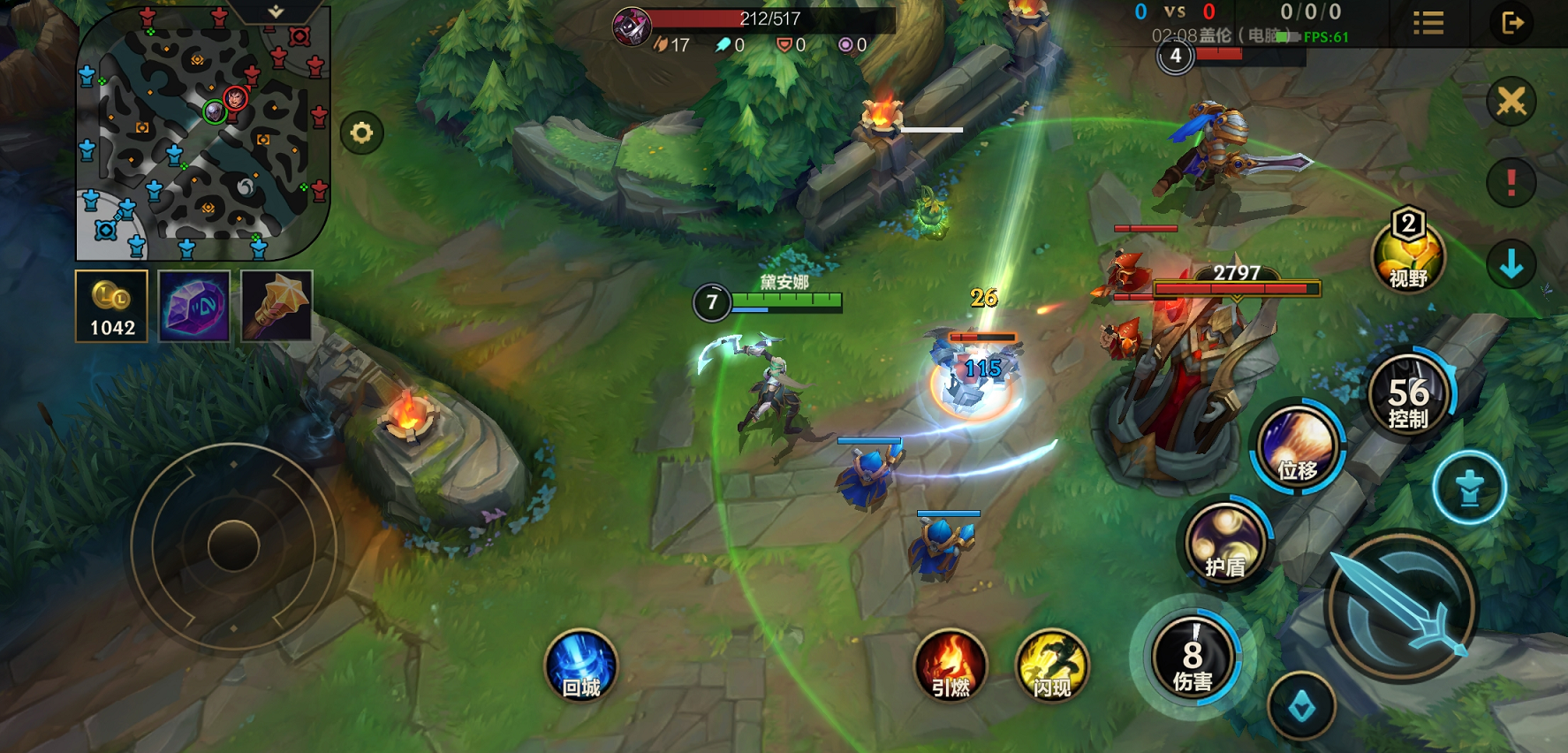Open the shop via gold 1042
Viewport: 1568px width, 753px height.
coord(111,306)
